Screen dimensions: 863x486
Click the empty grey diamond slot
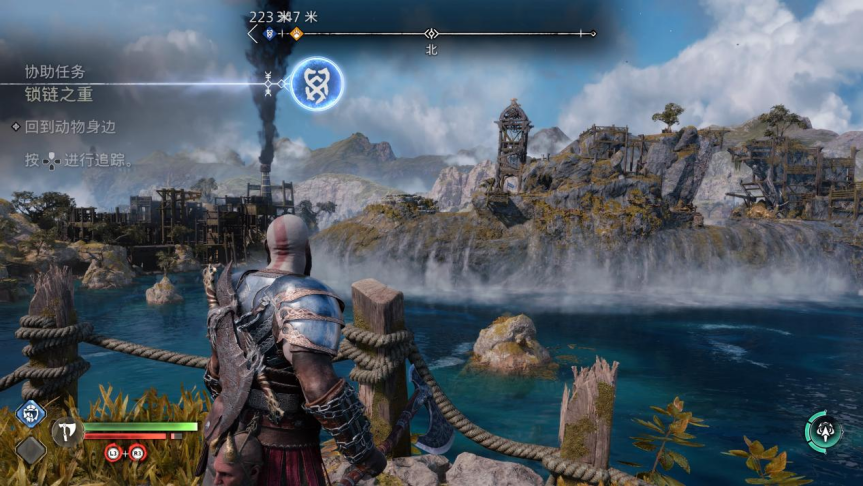pyautogui.click(x=30, y=450)
